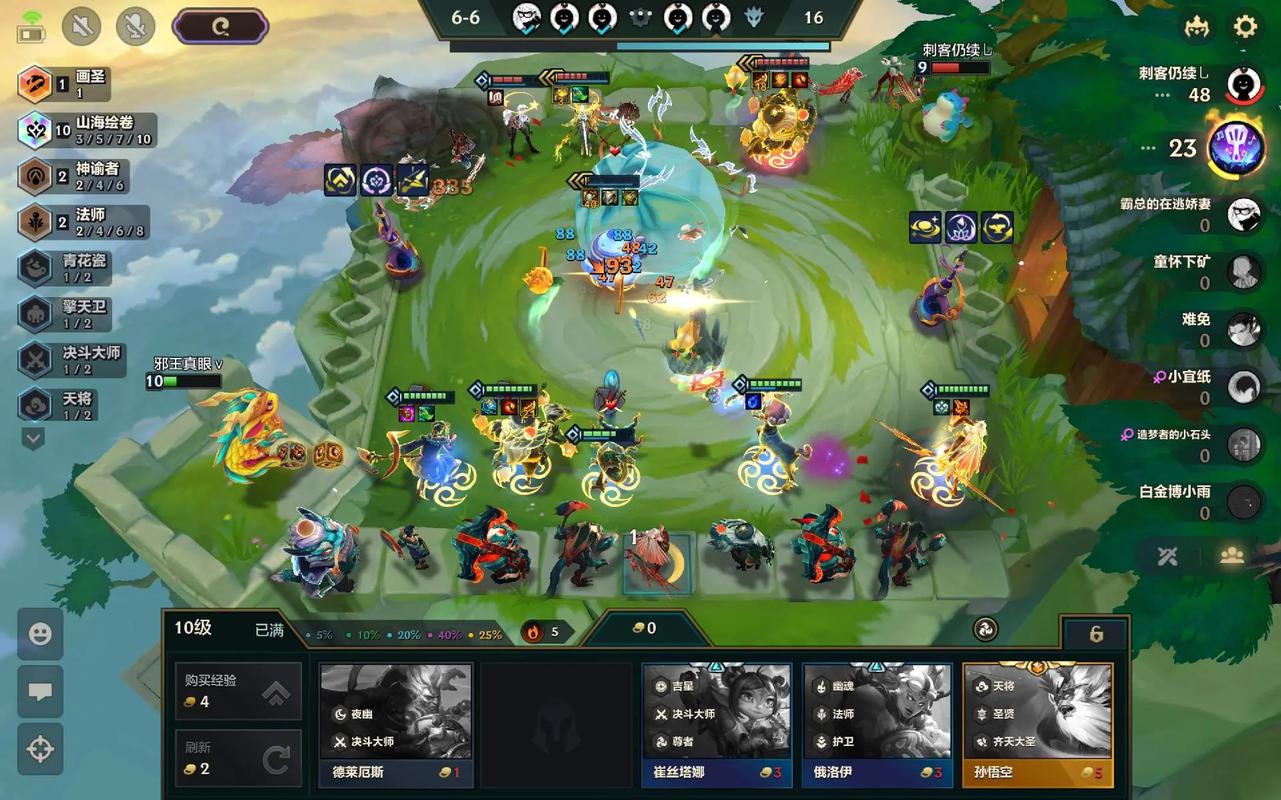Click the crosshair locate button

pos(40,749)
